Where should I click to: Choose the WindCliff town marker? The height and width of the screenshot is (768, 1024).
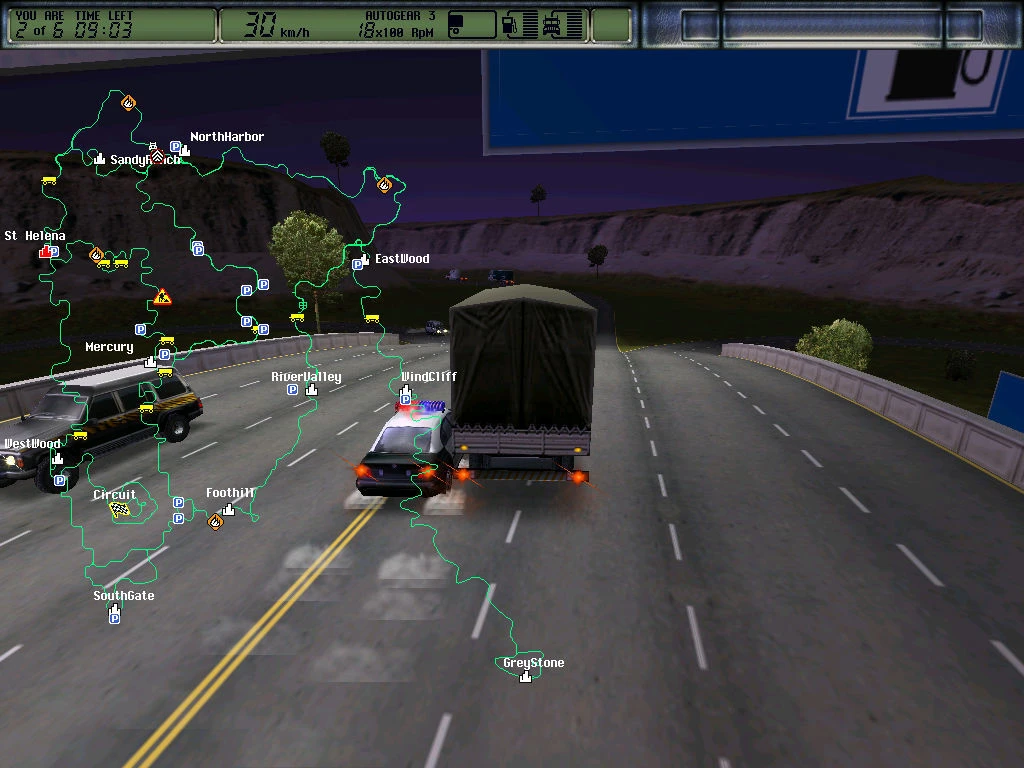[x=406, y=389]
